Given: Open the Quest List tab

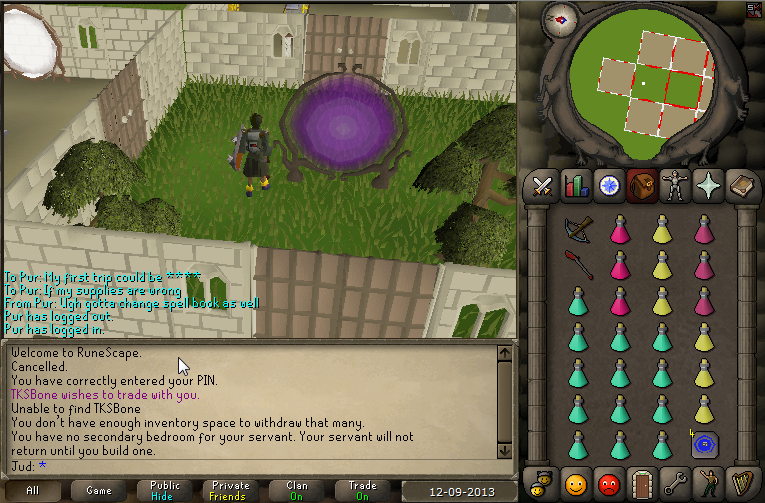Looking at the screenshot, I should pos(609,185).
